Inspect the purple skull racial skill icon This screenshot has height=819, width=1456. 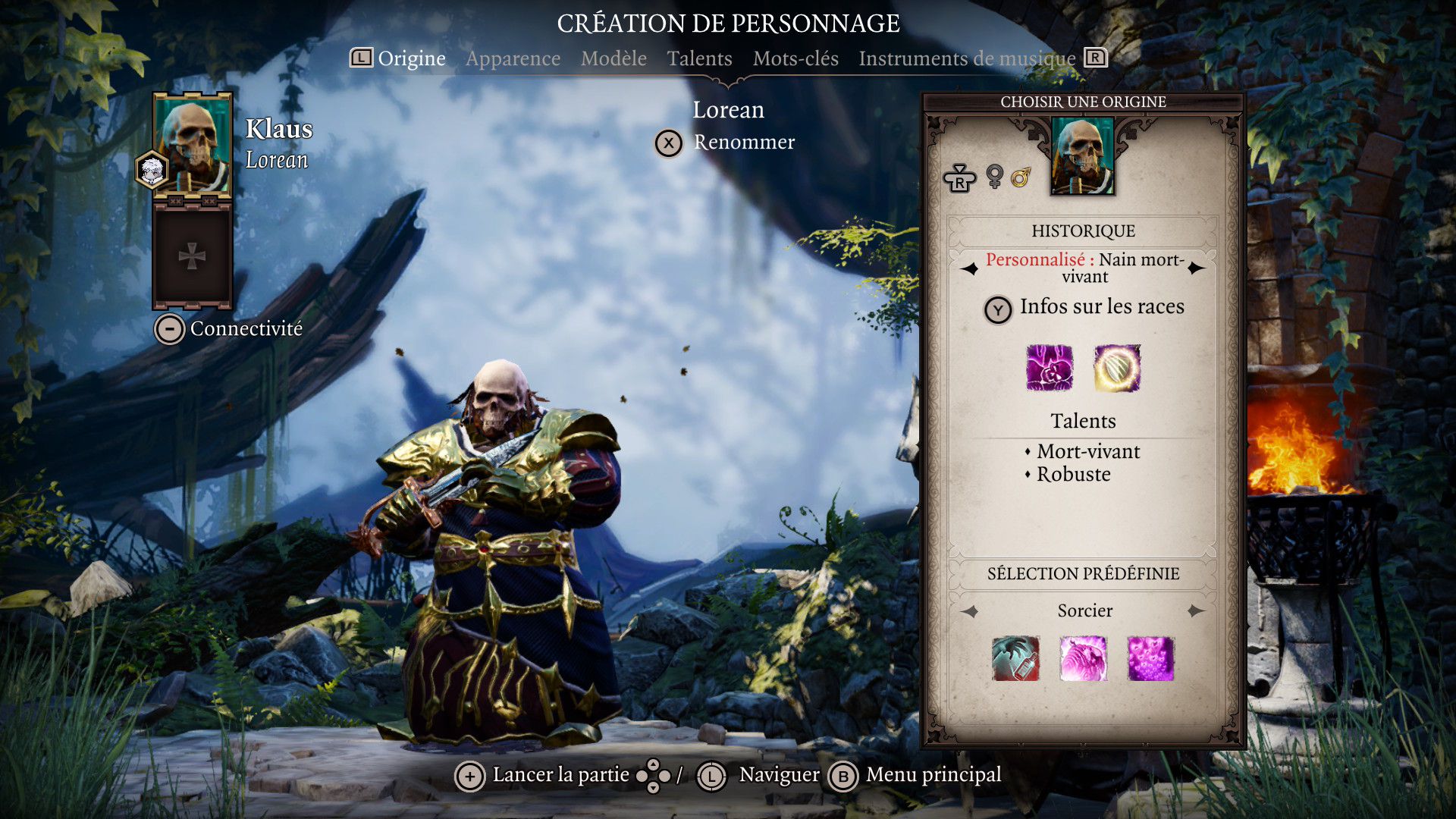click(x=1049, y=368)
